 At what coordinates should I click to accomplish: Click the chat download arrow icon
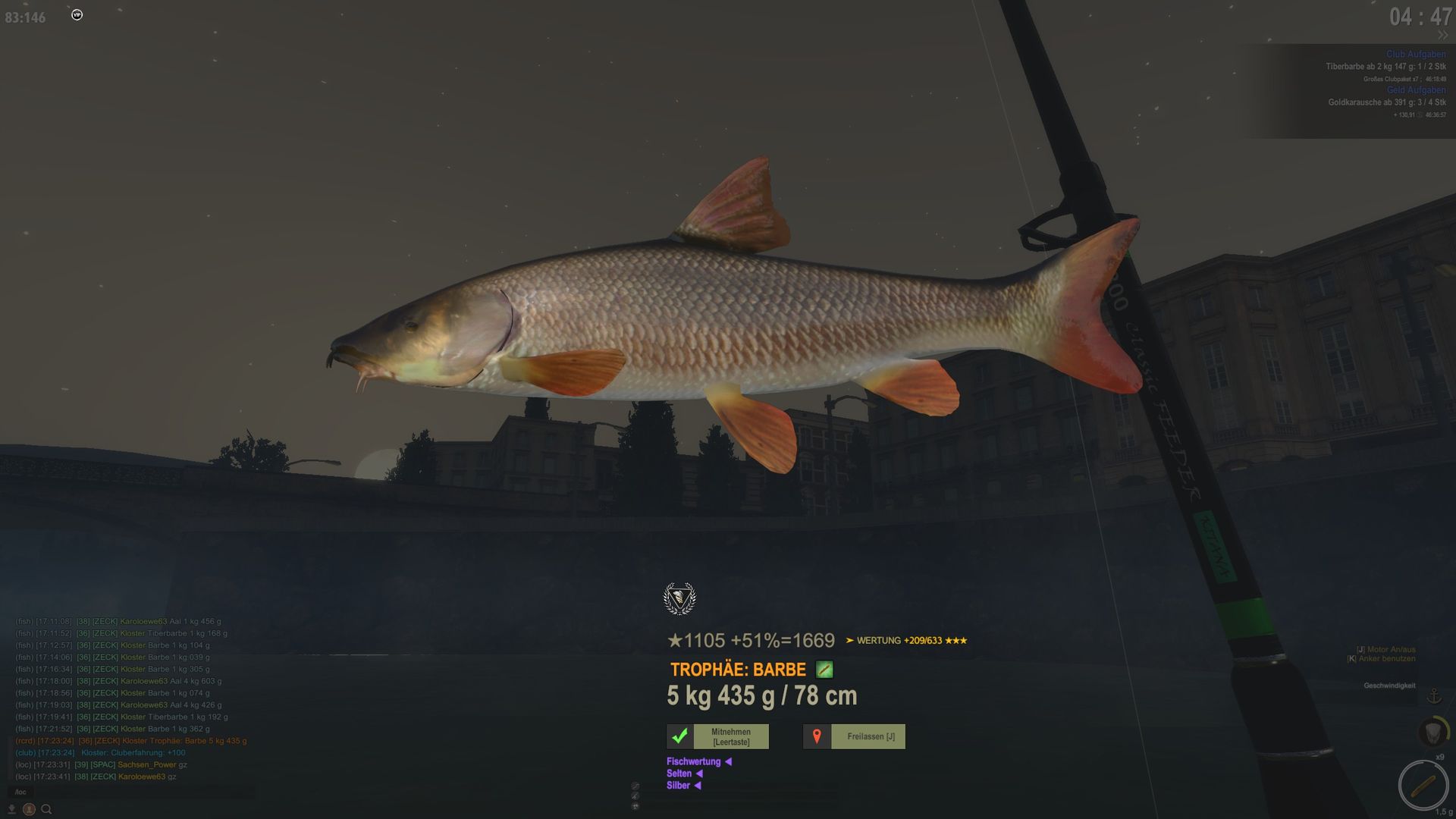[11, 809]
